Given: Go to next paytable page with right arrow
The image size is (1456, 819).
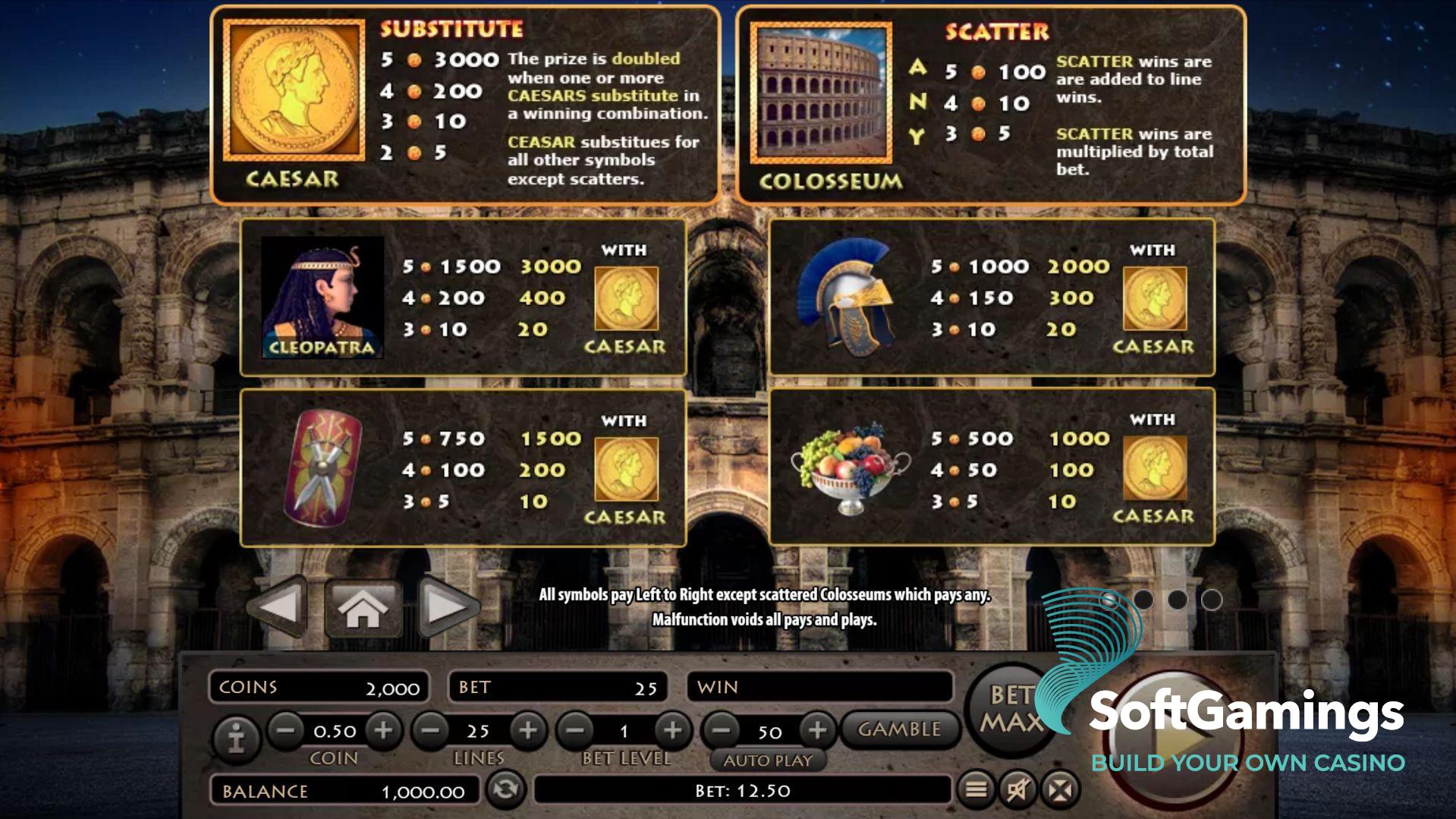Looking at the screenshot, I should [447, 605].
